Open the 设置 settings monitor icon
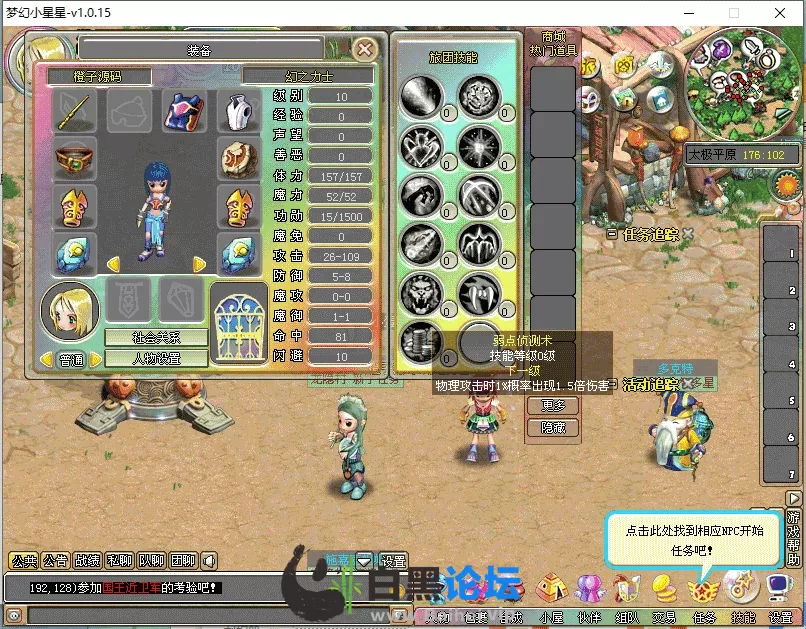This screenshot has width=806, height=629. pyautogui.click(x=779, y=586)
